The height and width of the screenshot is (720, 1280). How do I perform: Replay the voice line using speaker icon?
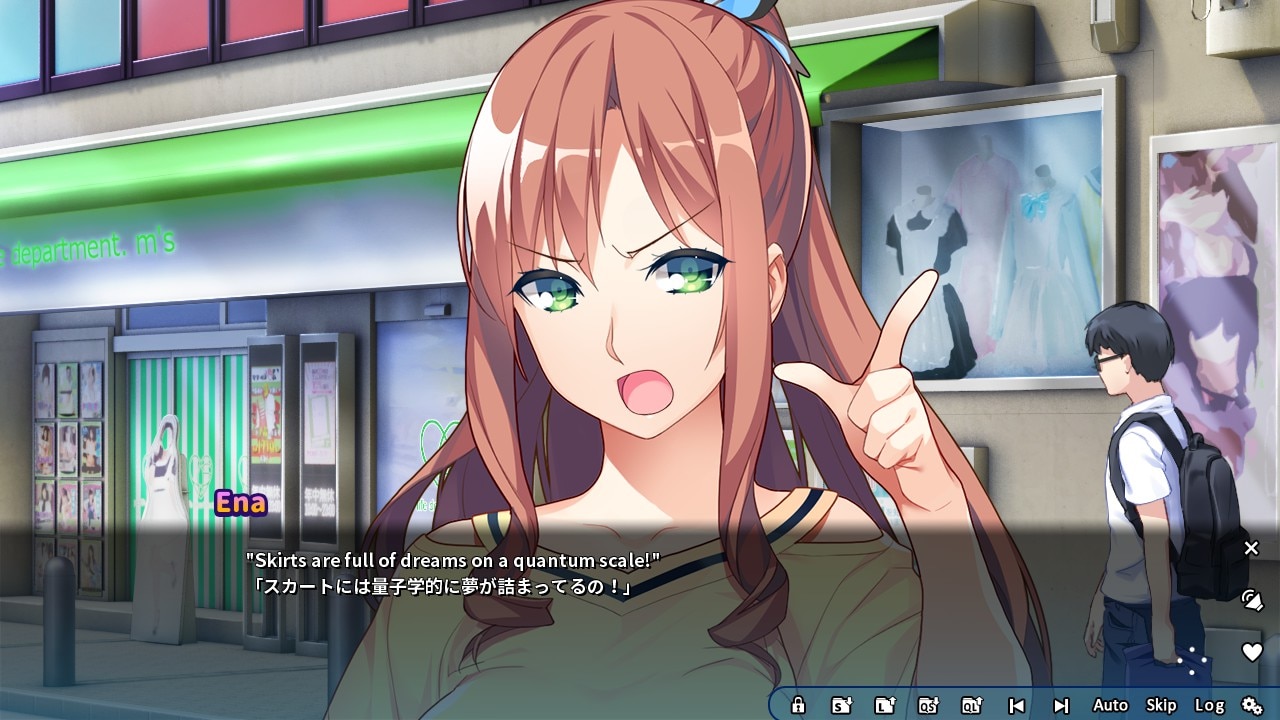1251,600
